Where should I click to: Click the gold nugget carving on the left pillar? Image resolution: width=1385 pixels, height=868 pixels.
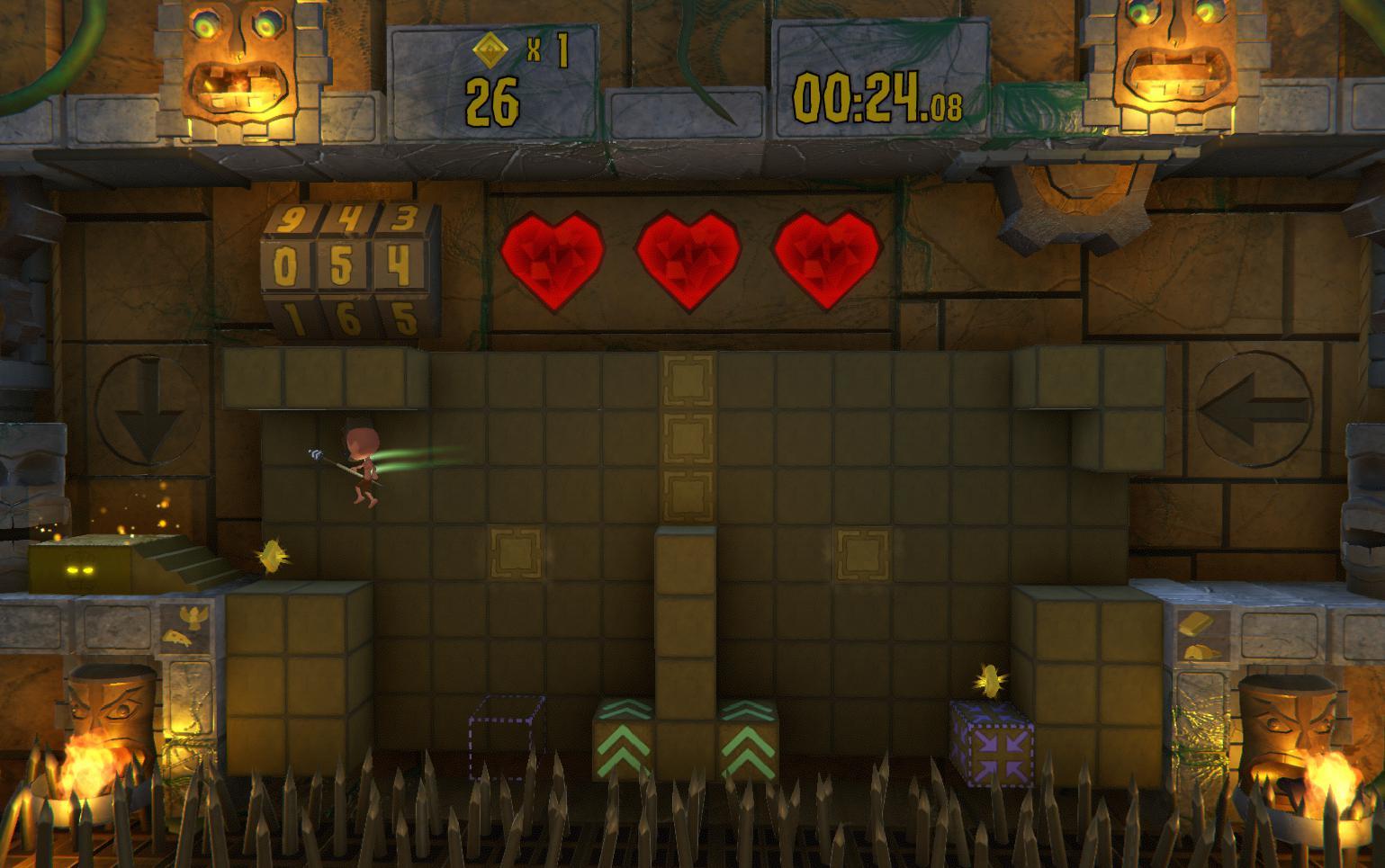(177, 639)
